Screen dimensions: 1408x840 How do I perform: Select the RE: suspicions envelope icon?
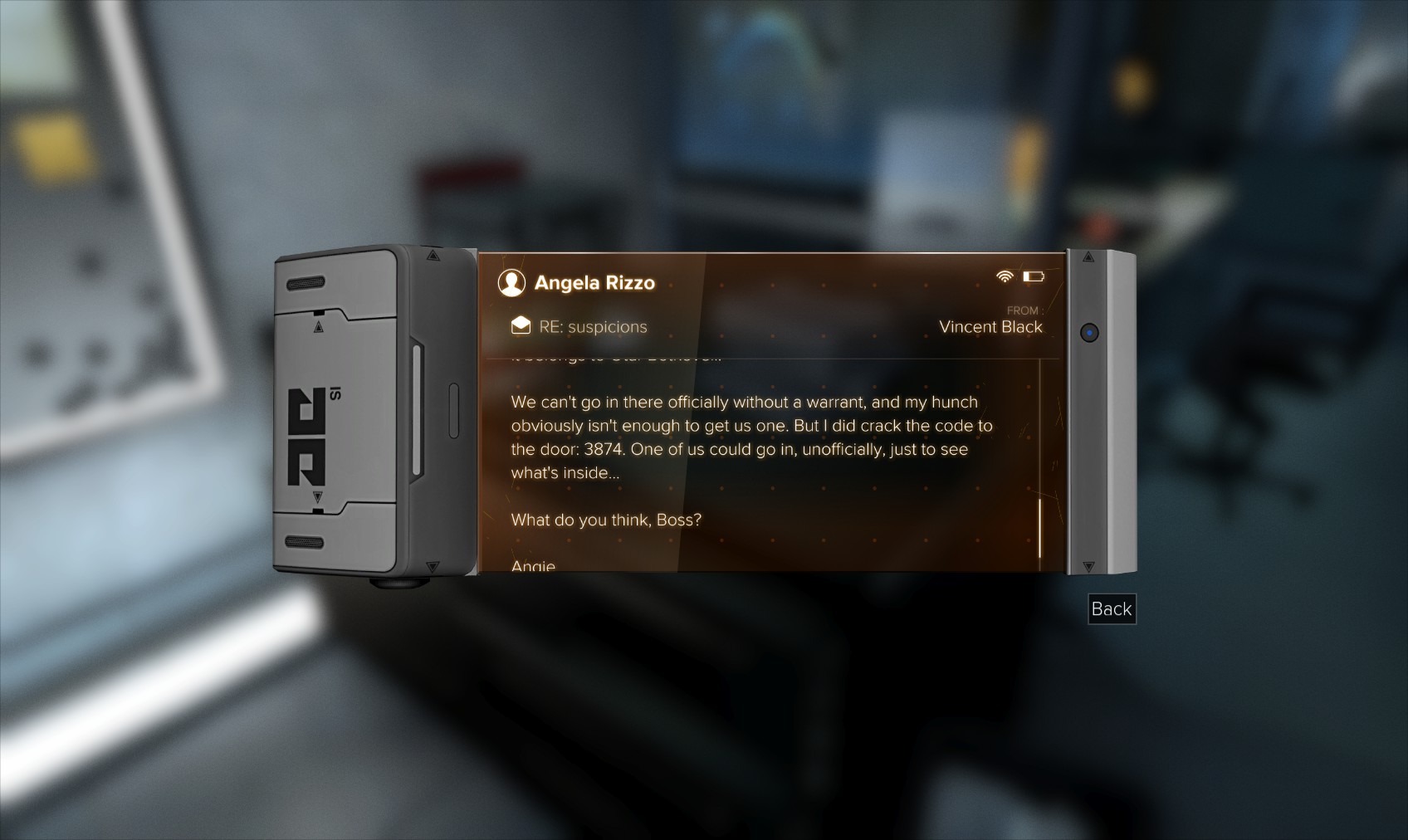521,325
